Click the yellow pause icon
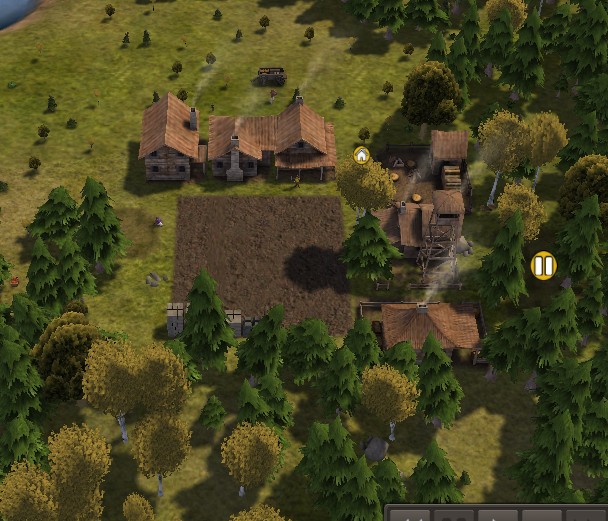608x521 pixels. [x=543, y=266]
